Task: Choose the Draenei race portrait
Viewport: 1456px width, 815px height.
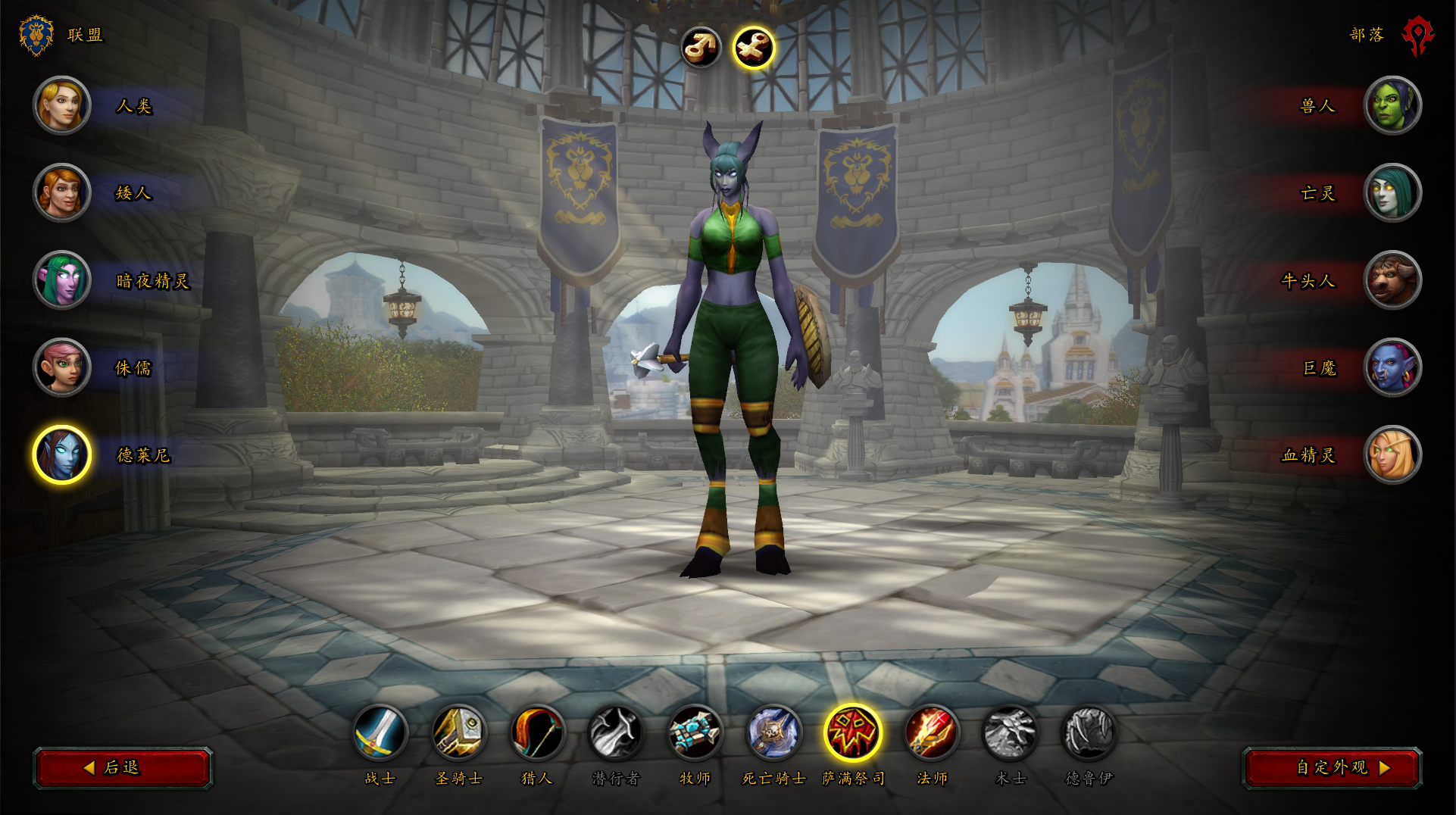Action: 62,454
